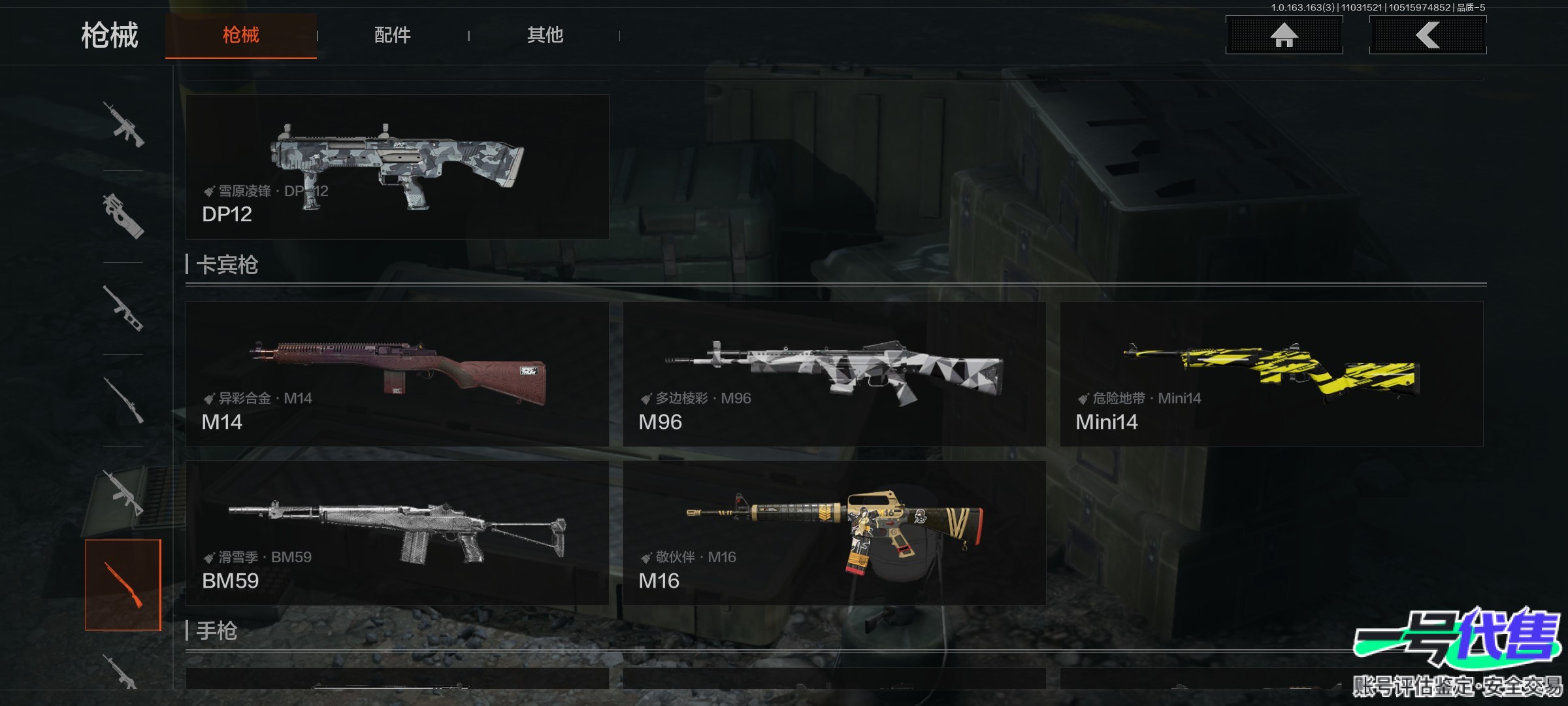Go to the home screen
1568x706 pixels.
tap(1284, 35)
